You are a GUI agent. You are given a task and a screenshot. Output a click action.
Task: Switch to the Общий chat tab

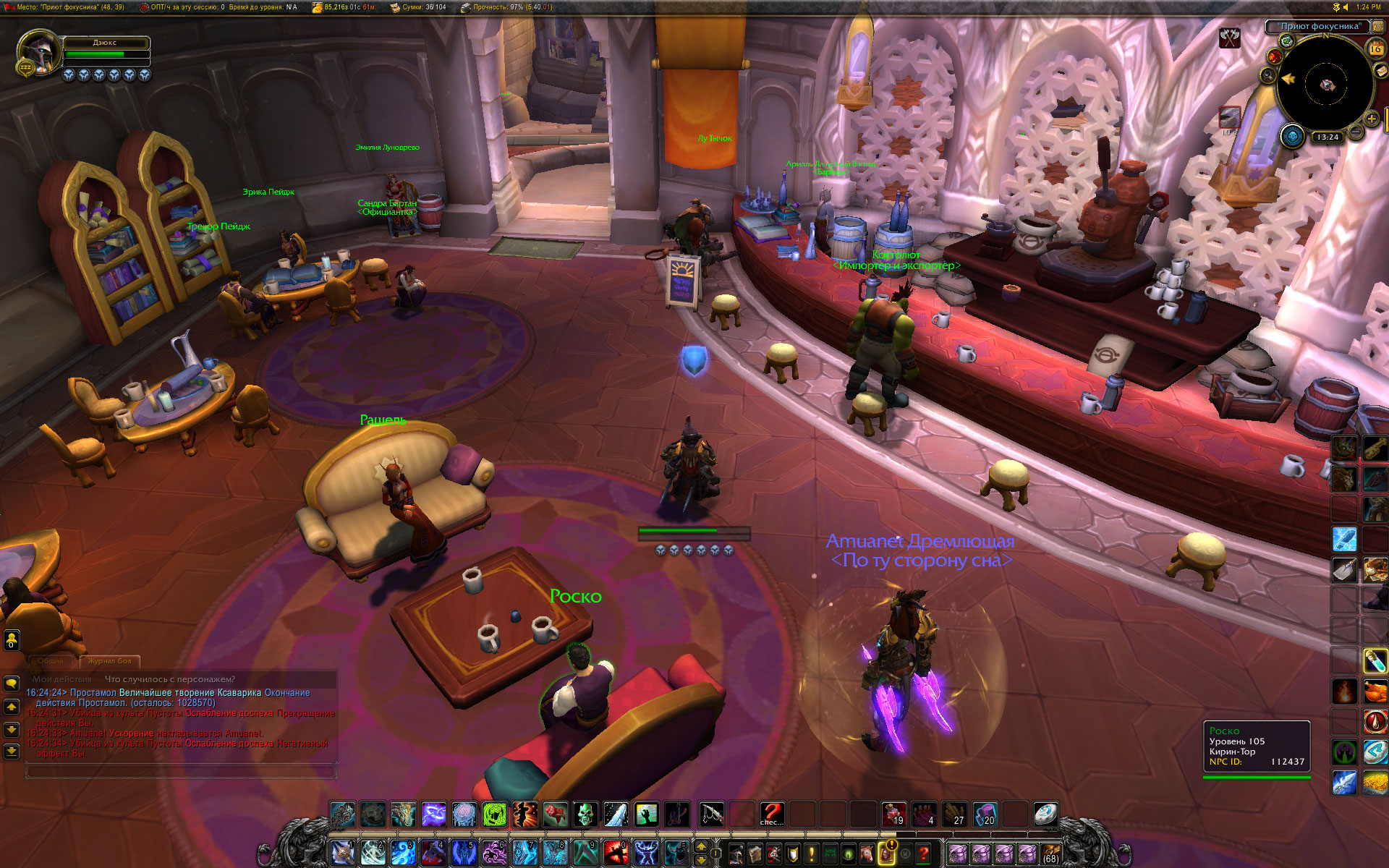(x=51, y=661)
